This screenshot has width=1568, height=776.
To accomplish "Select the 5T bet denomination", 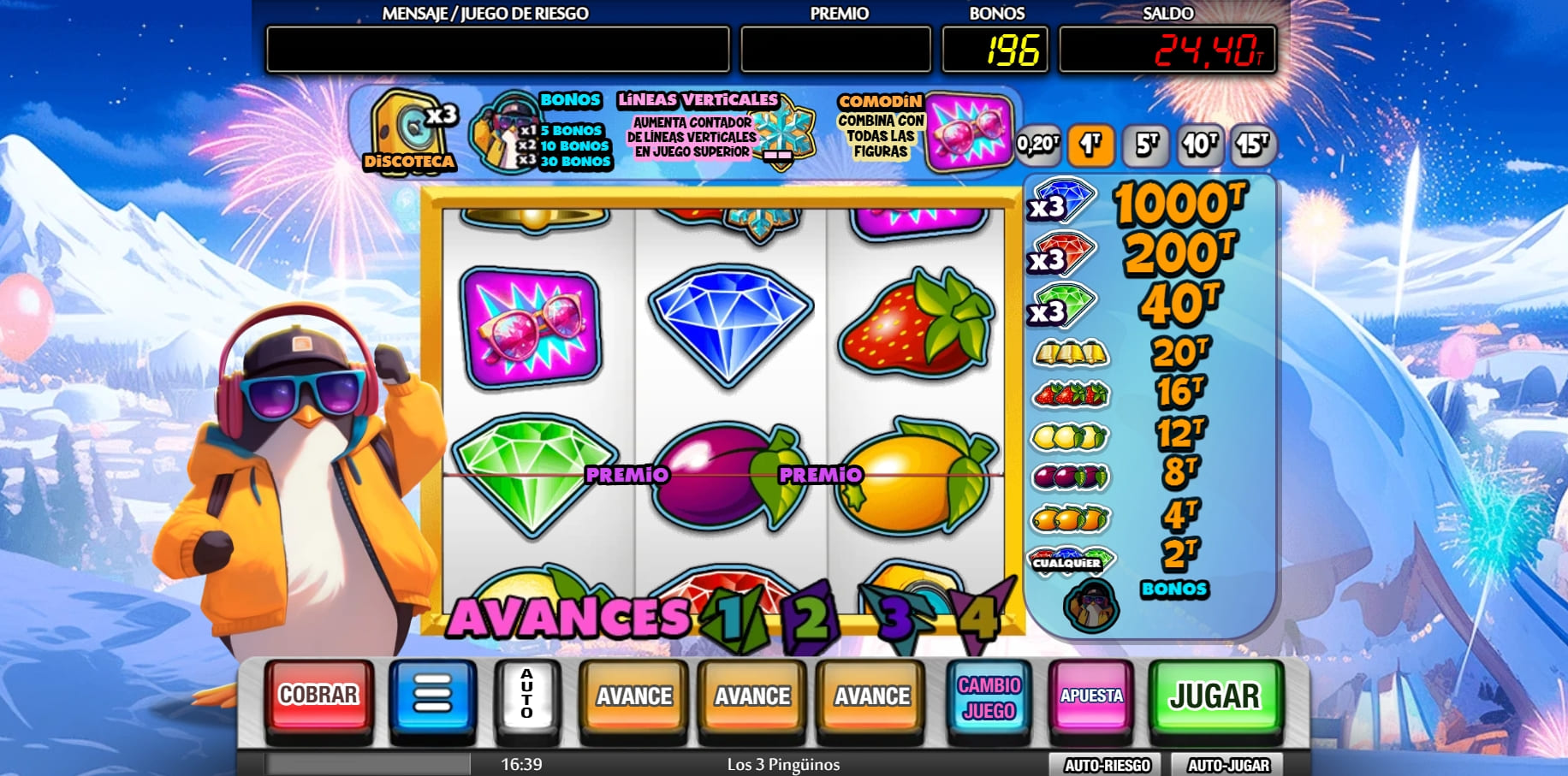I will click(x=1147, y=145).
